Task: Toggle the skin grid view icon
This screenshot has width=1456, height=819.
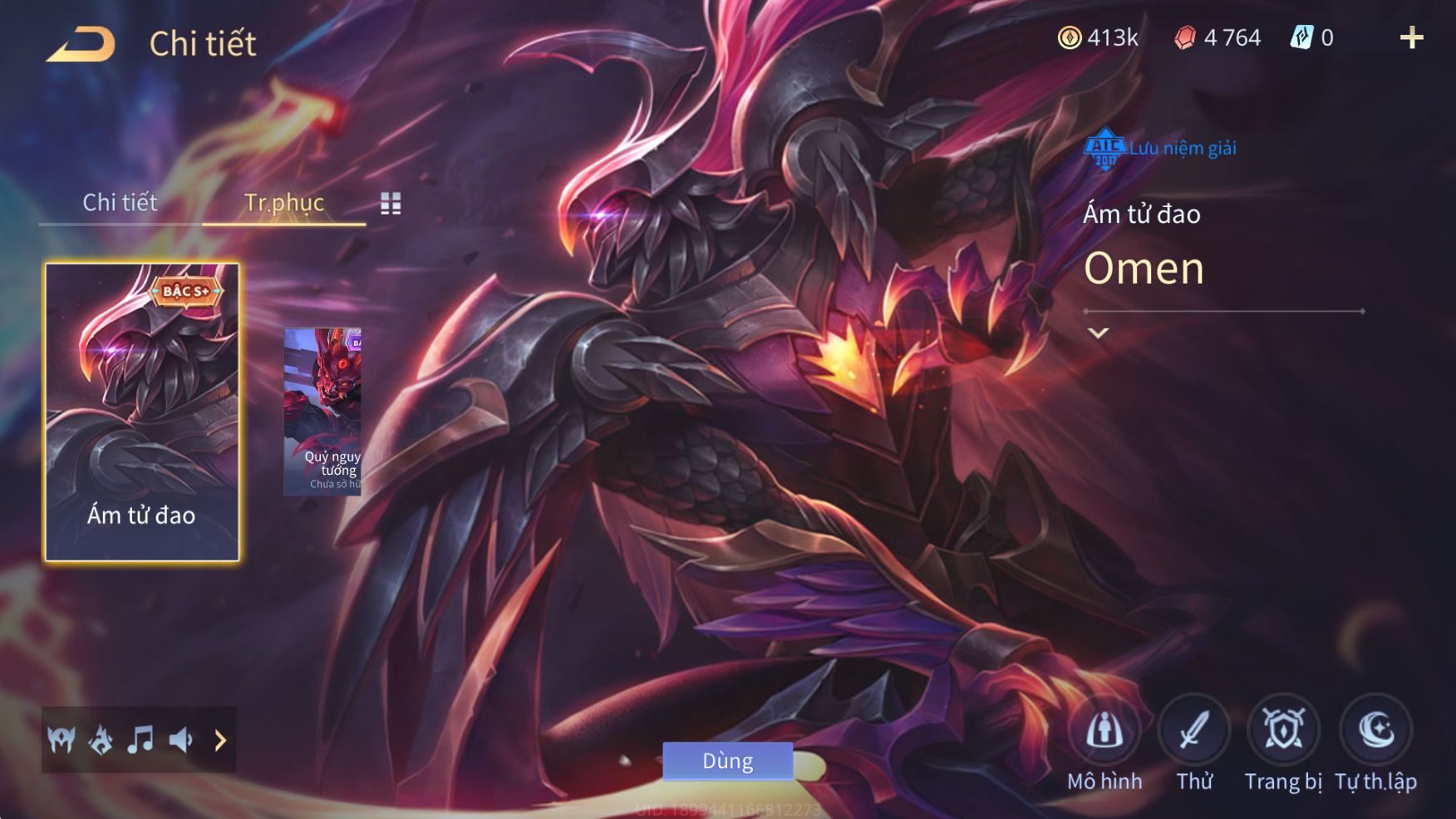Action: (x=391, y=204)
